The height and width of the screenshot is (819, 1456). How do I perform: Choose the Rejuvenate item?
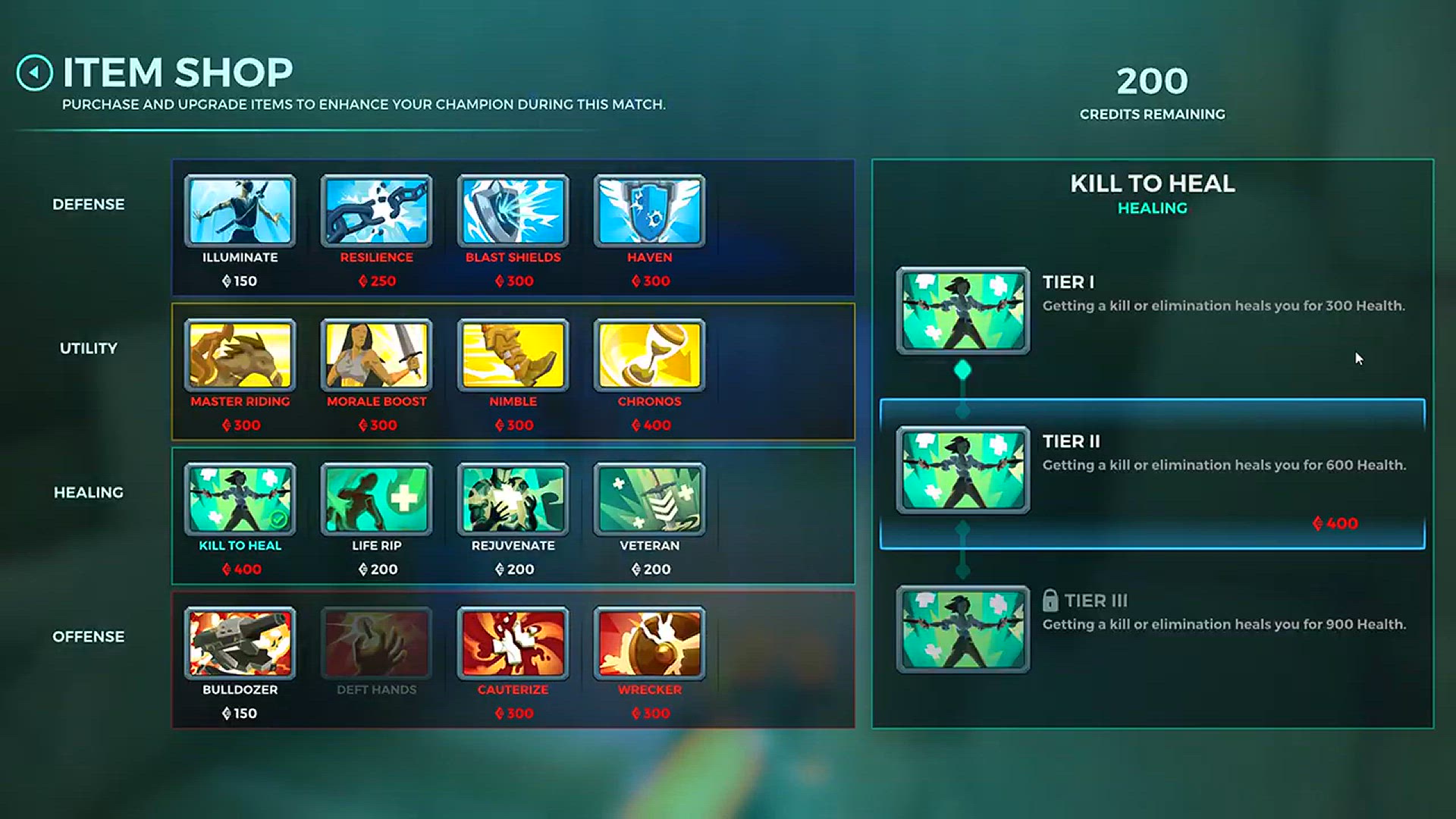pyautogui.click(x=513, y=500)
